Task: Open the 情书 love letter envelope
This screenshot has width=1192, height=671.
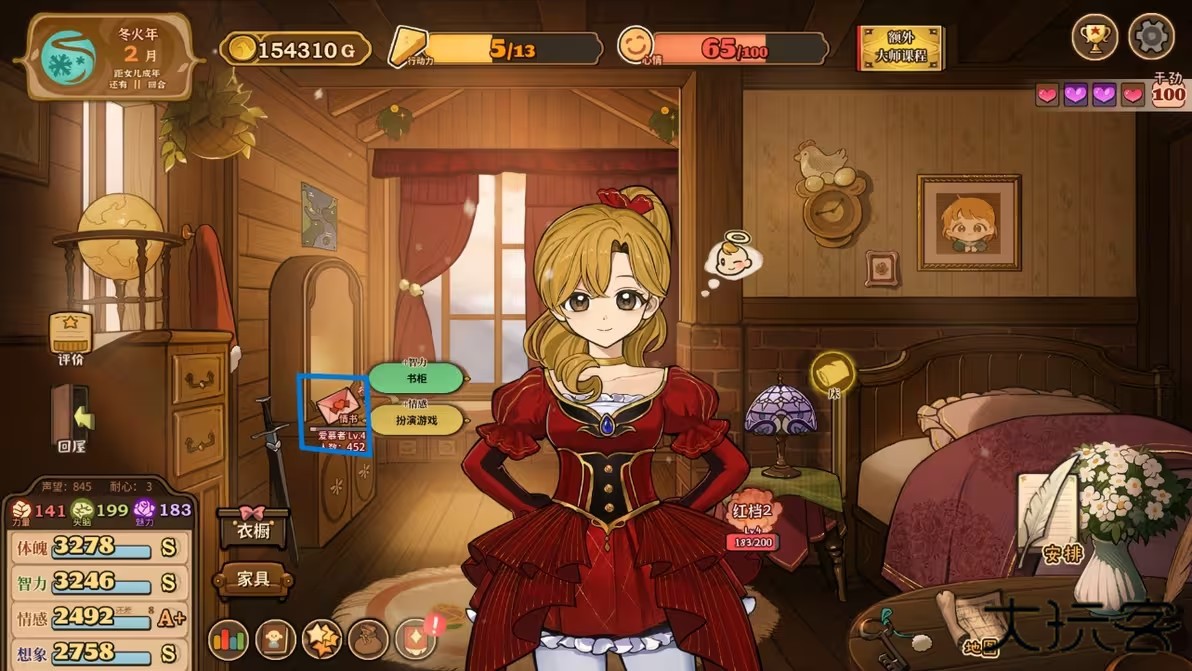Action: [x=337, y=406]
